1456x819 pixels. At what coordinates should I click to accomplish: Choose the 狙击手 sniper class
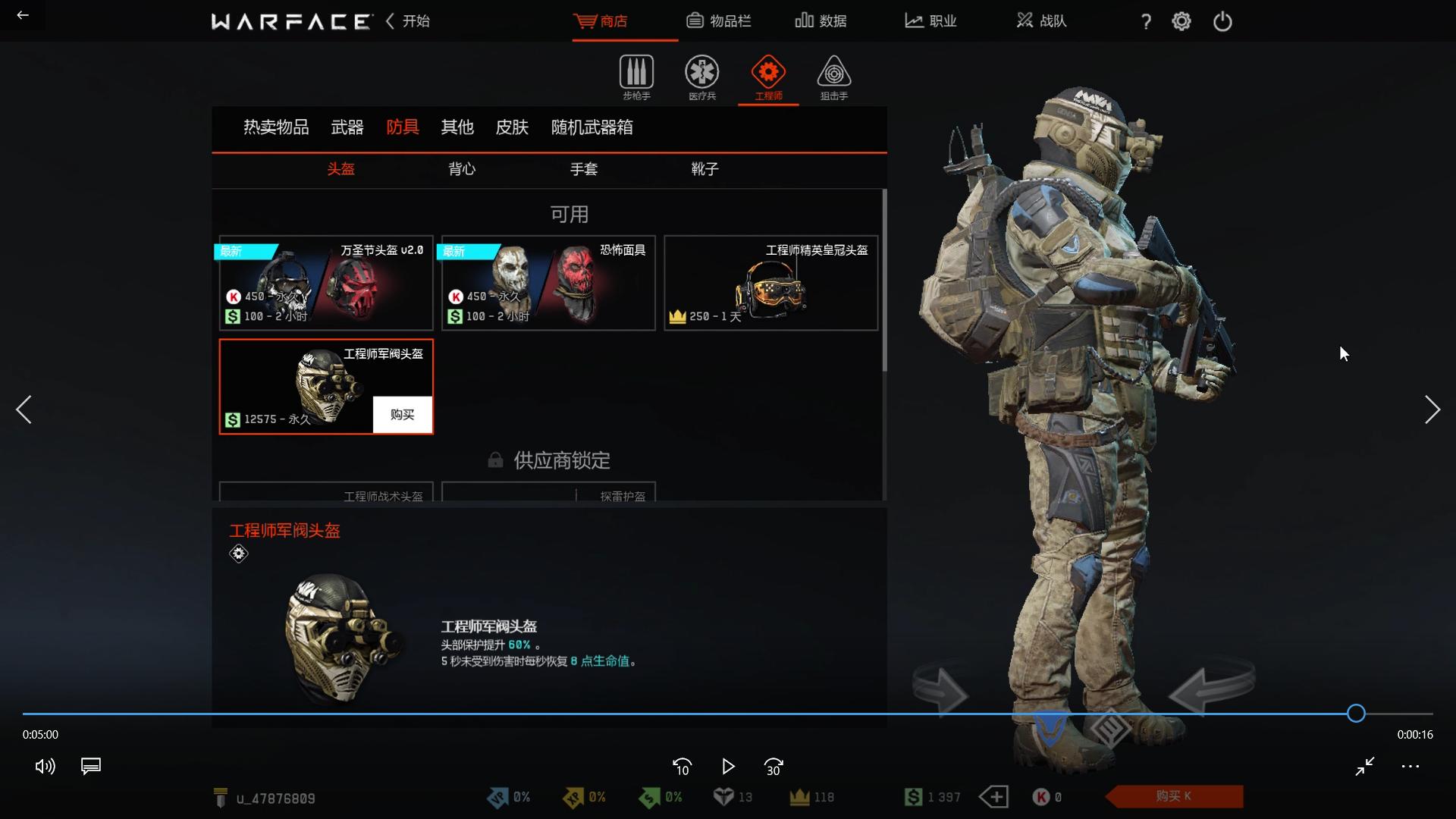833,77
